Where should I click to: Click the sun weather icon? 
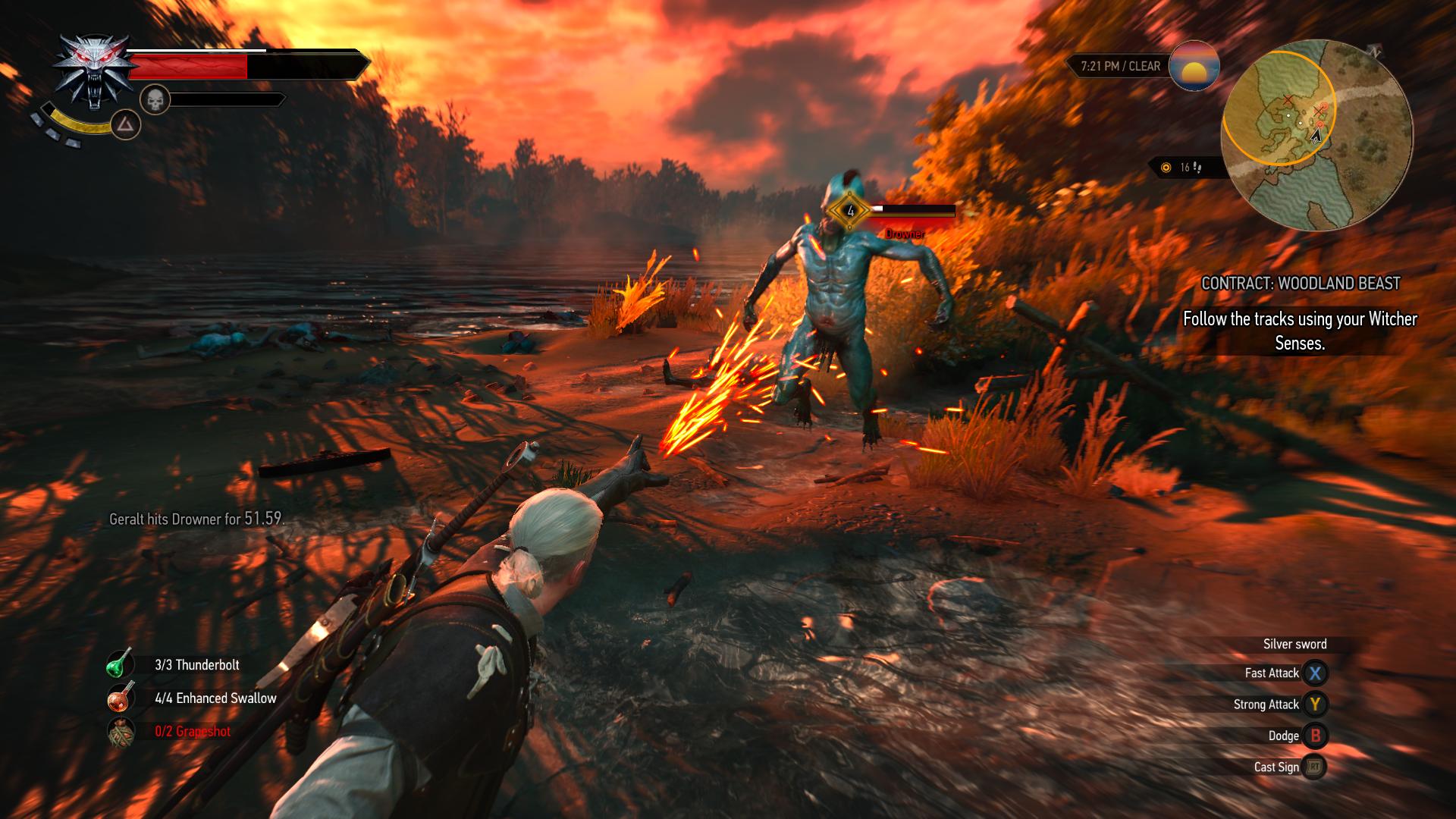pos(1194,66)
